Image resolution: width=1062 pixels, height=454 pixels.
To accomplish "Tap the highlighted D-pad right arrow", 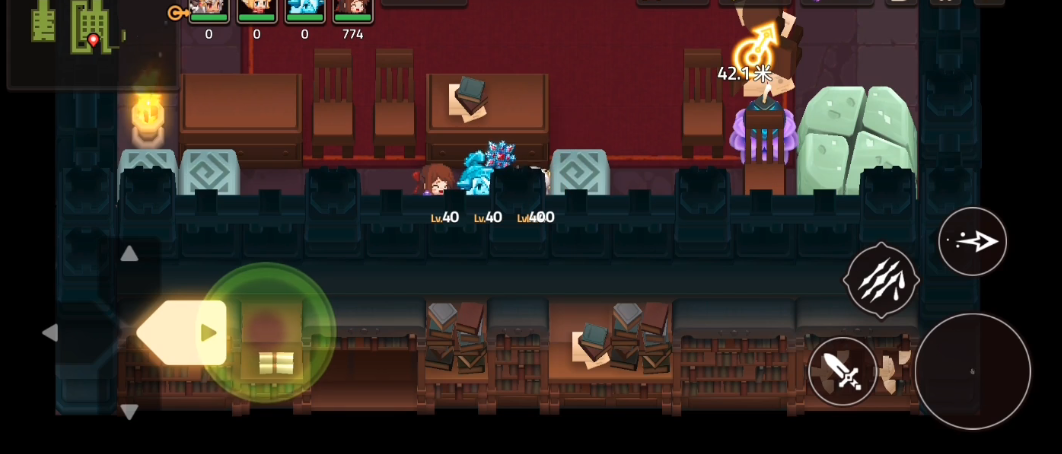I will [x=206, y=333].
